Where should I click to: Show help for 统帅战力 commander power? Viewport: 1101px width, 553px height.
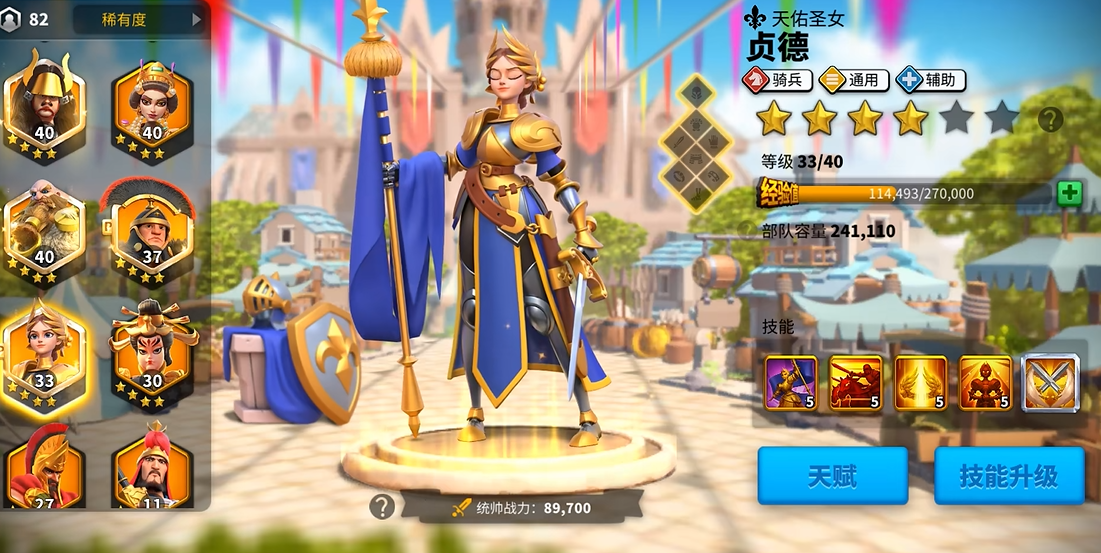pyautogui.click(x=381, y=507)
